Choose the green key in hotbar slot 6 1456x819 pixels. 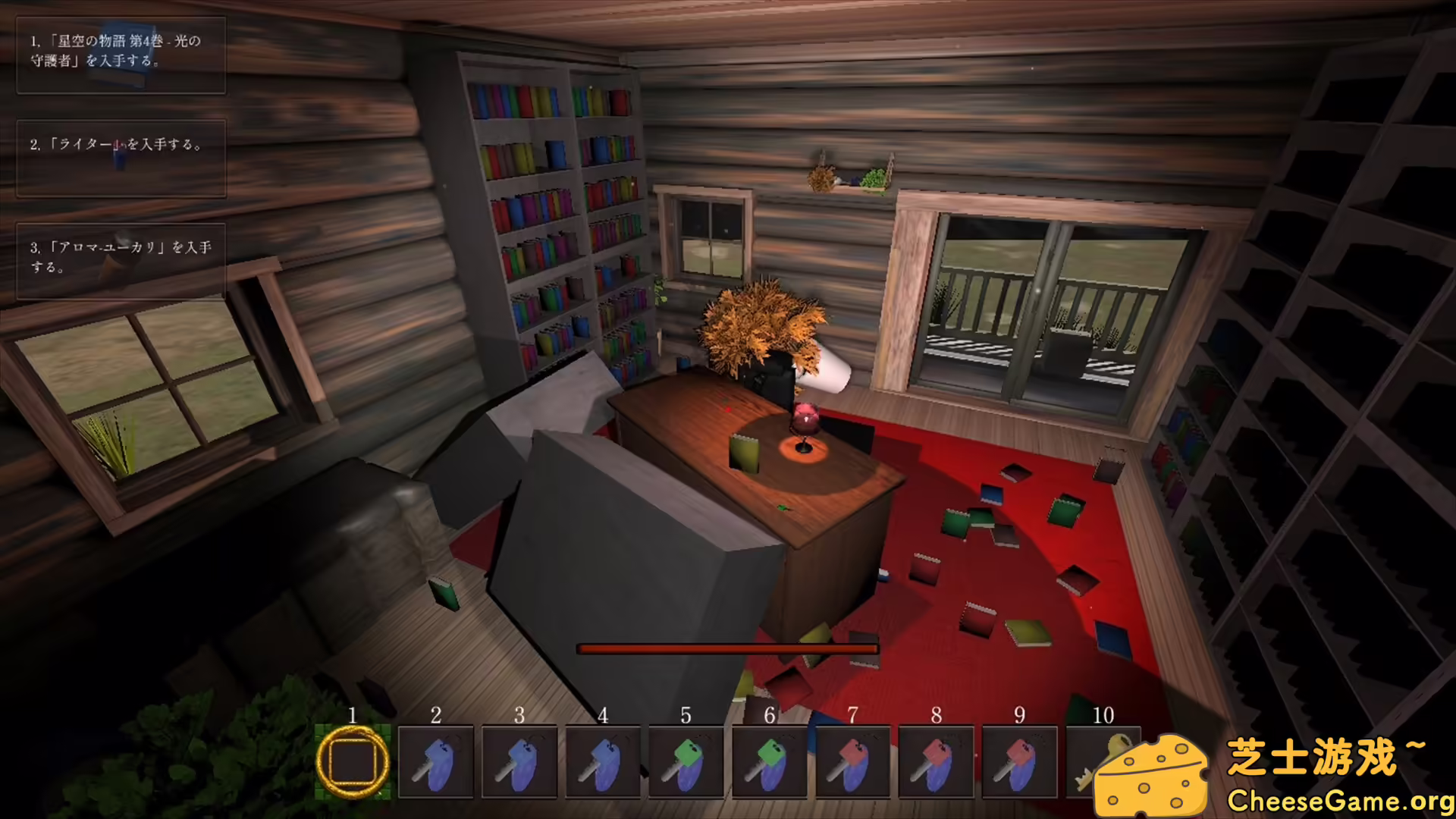pos(770,761)
